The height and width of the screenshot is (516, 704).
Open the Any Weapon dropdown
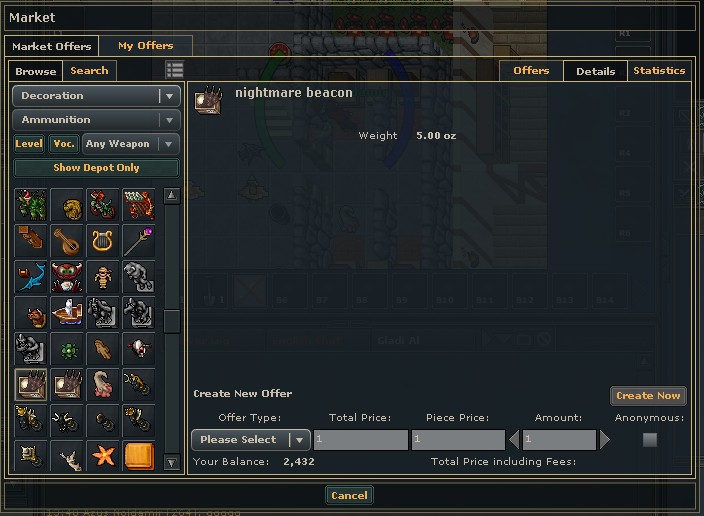pyautogui.click(x=131, y=144)
